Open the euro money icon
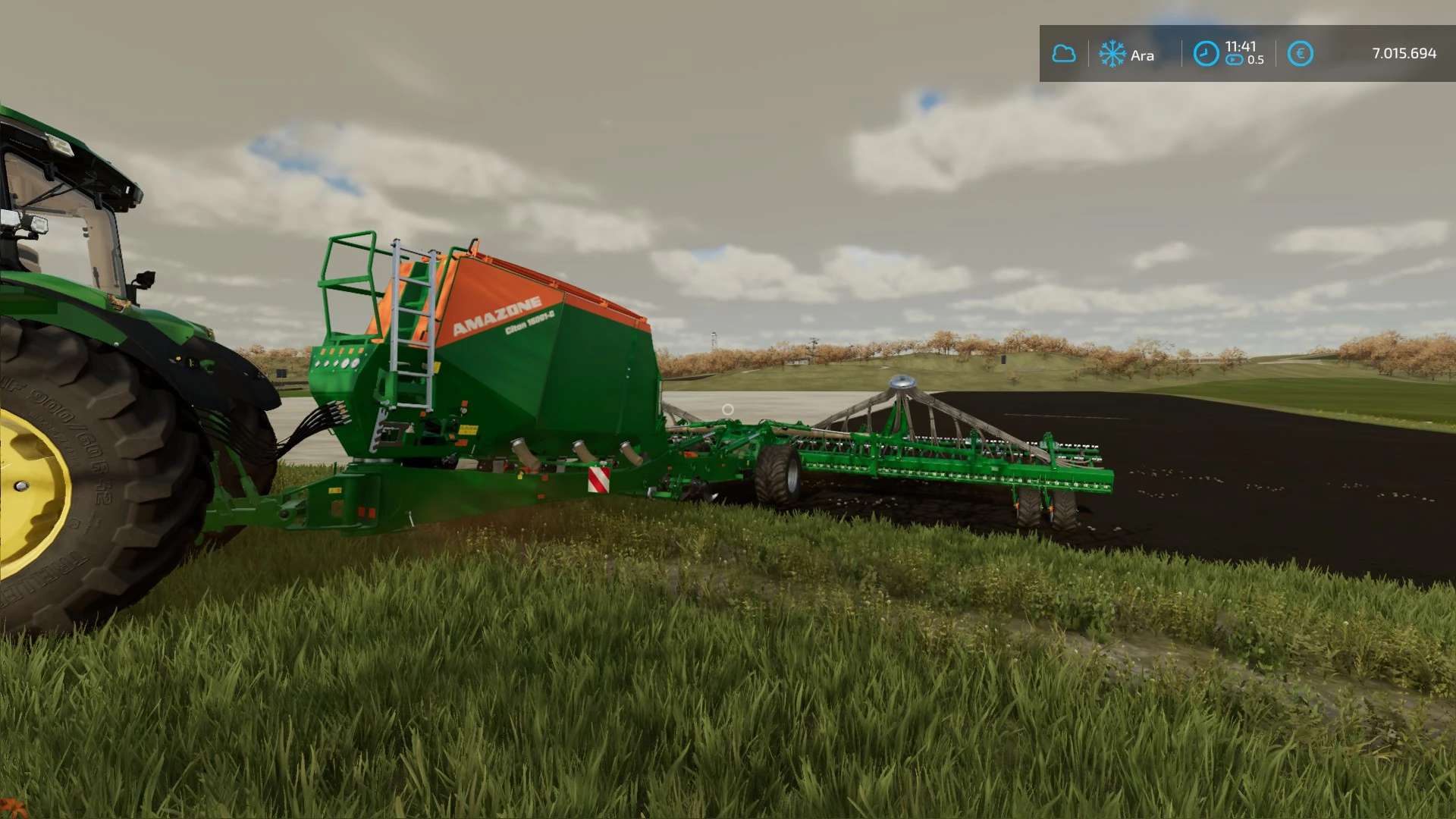This screenshot has width=1456, height=819. pos(1300,54)
